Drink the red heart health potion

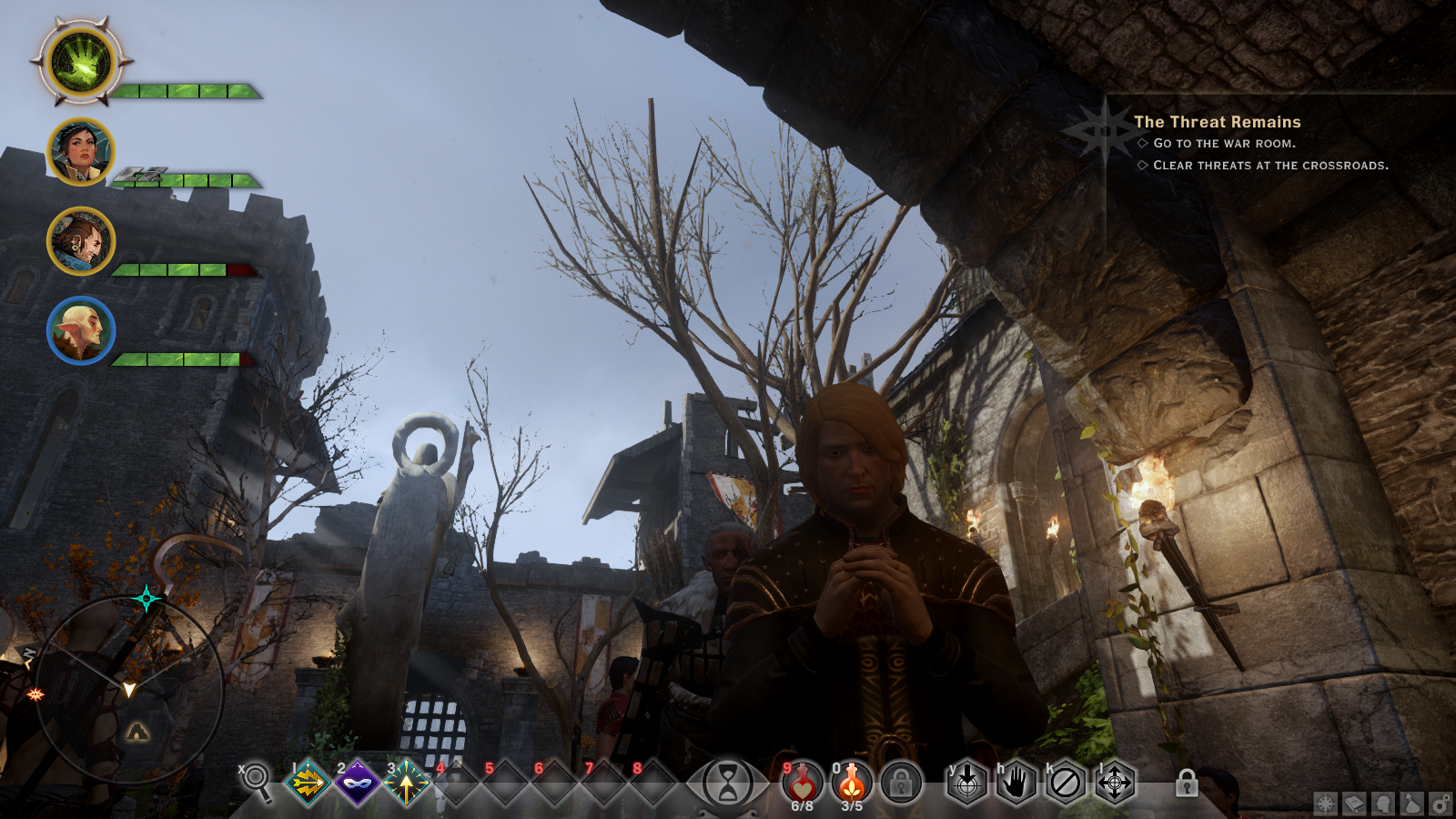pyautogui.click(x=802, y=783)
